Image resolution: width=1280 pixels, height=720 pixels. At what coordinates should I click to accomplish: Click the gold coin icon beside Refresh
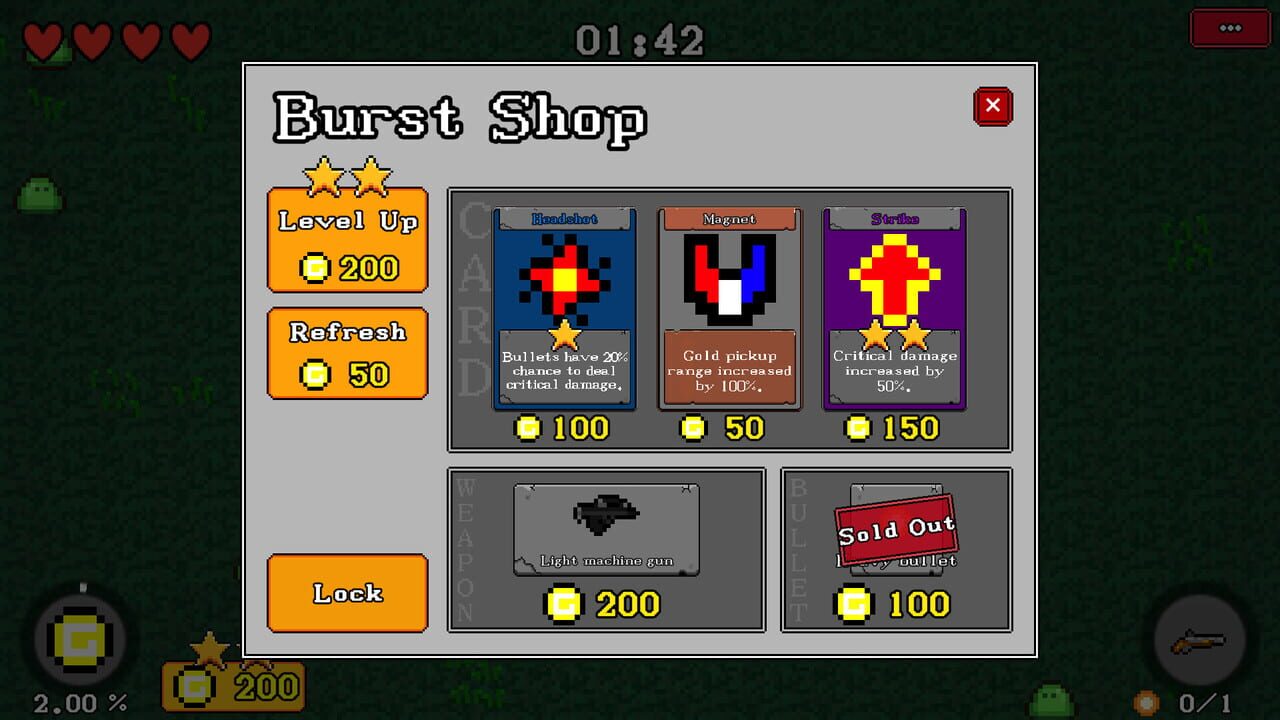[x=318, y=375]
